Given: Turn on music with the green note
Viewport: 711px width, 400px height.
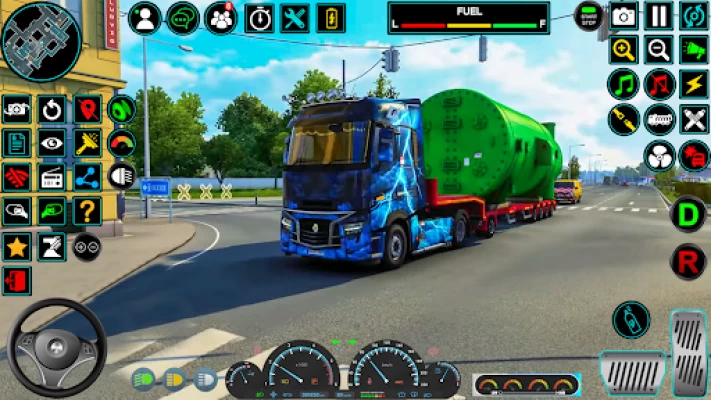Looking at the screenshot, I should click(623, 84).
